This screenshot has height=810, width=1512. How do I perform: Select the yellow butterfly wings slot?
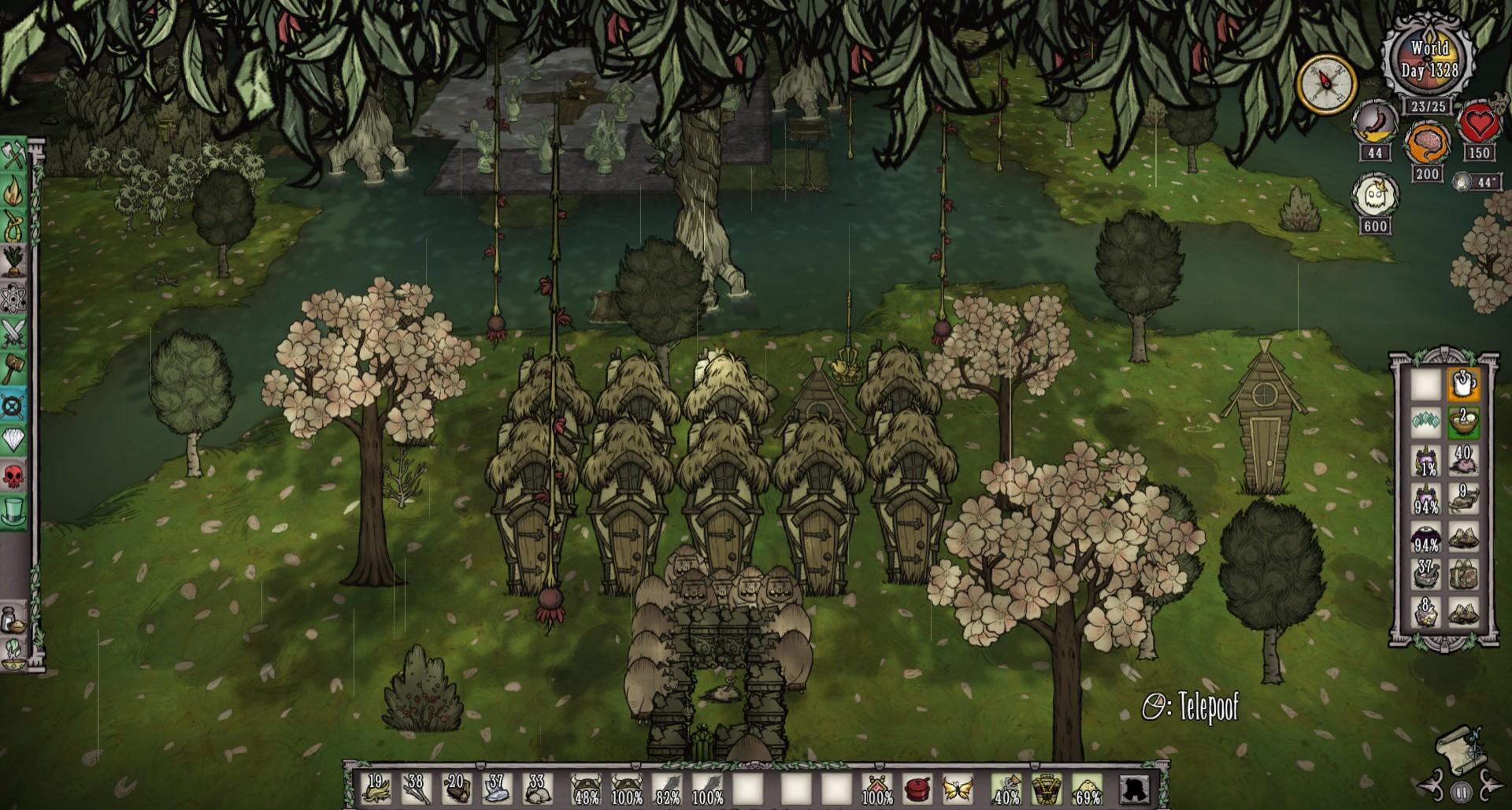point(958,788)
